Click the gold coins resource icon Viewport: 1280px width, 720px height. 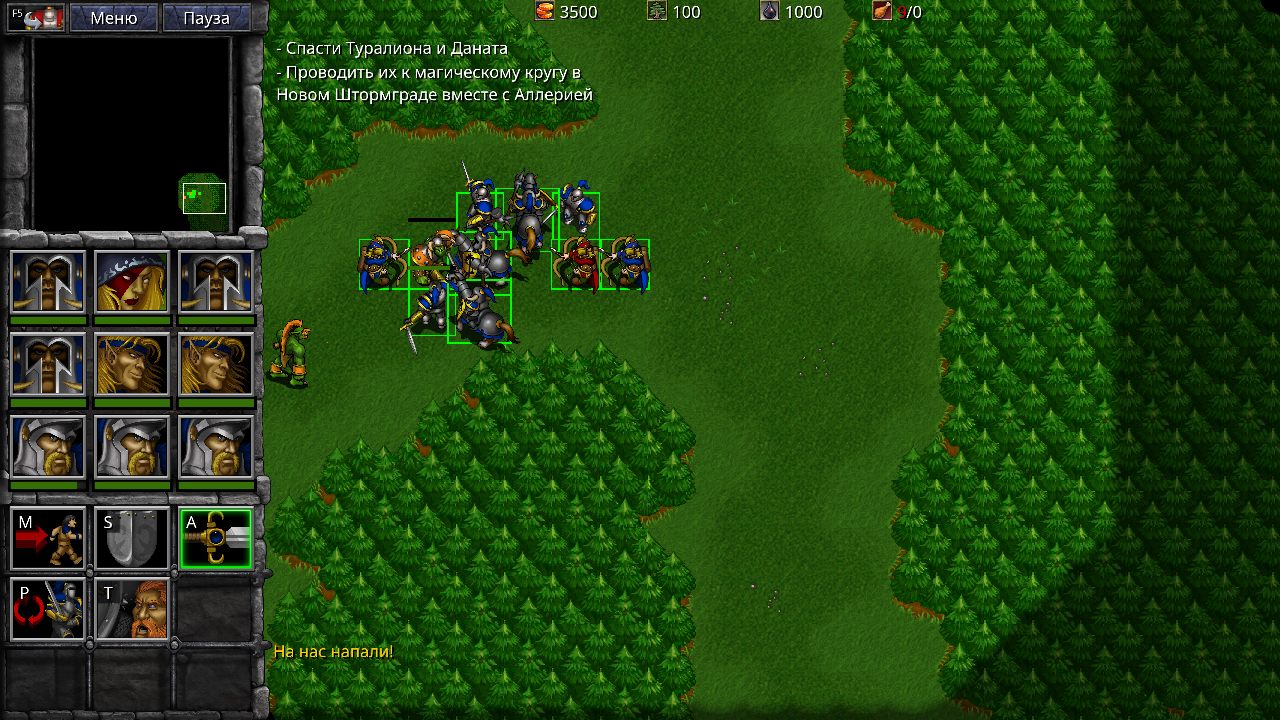click(546, 12)
